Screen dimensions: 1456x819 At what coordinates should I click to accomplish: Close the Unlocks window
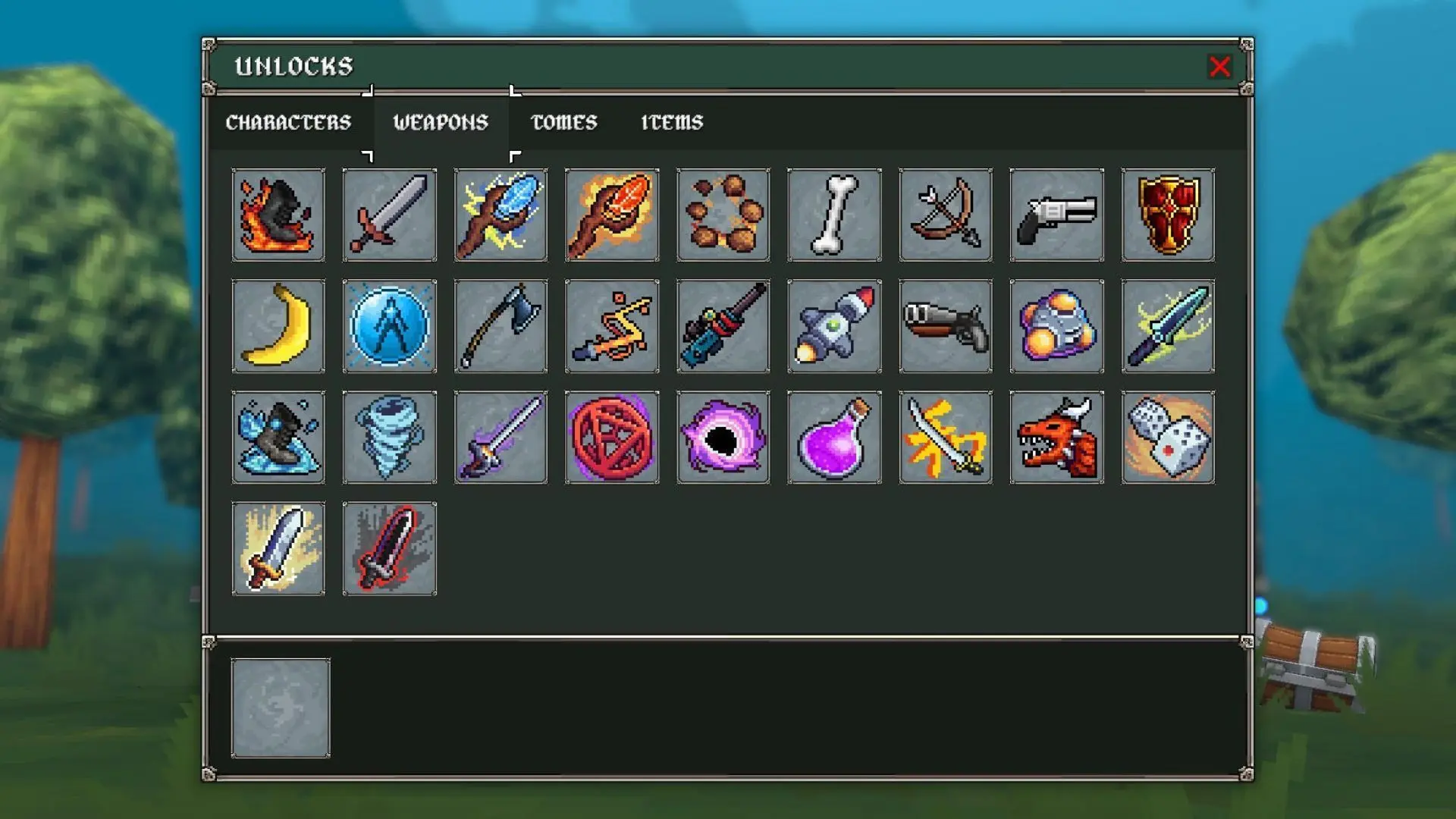coord(1219,67)
